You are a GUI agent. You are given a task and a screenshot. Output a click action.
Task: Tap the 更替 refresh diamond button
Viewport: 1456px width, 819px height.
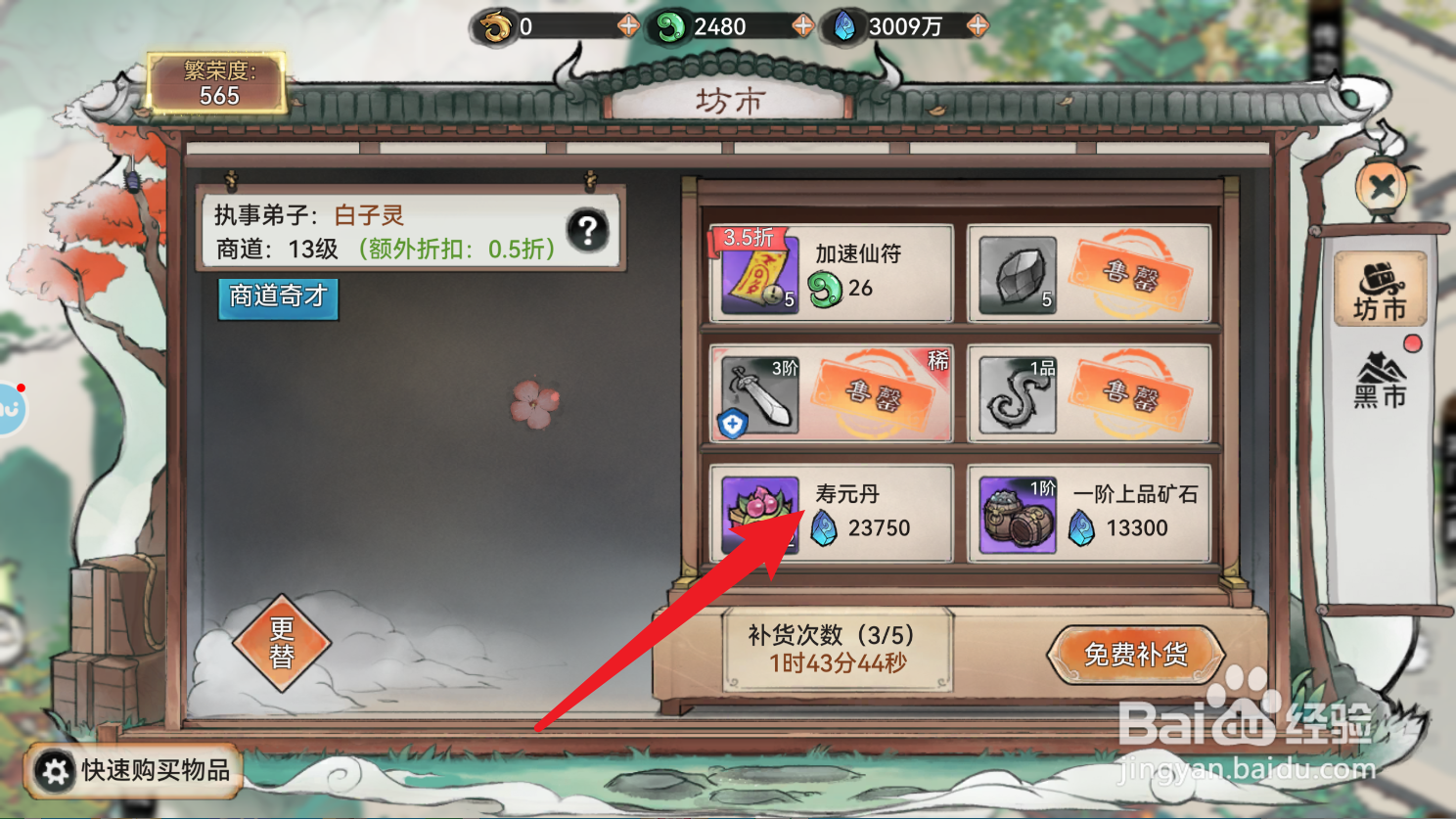(x=282, y=644)
